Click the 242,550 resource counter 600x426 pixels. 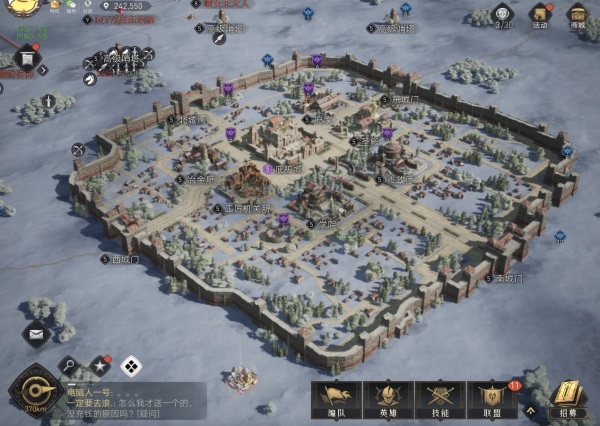tap(128, 6)
